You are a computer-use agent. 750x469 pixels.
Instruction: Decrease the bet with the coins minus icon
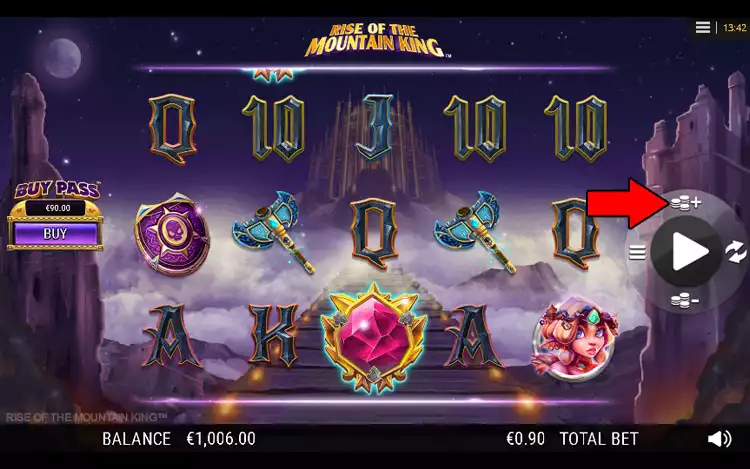click(x=685, y=300)
